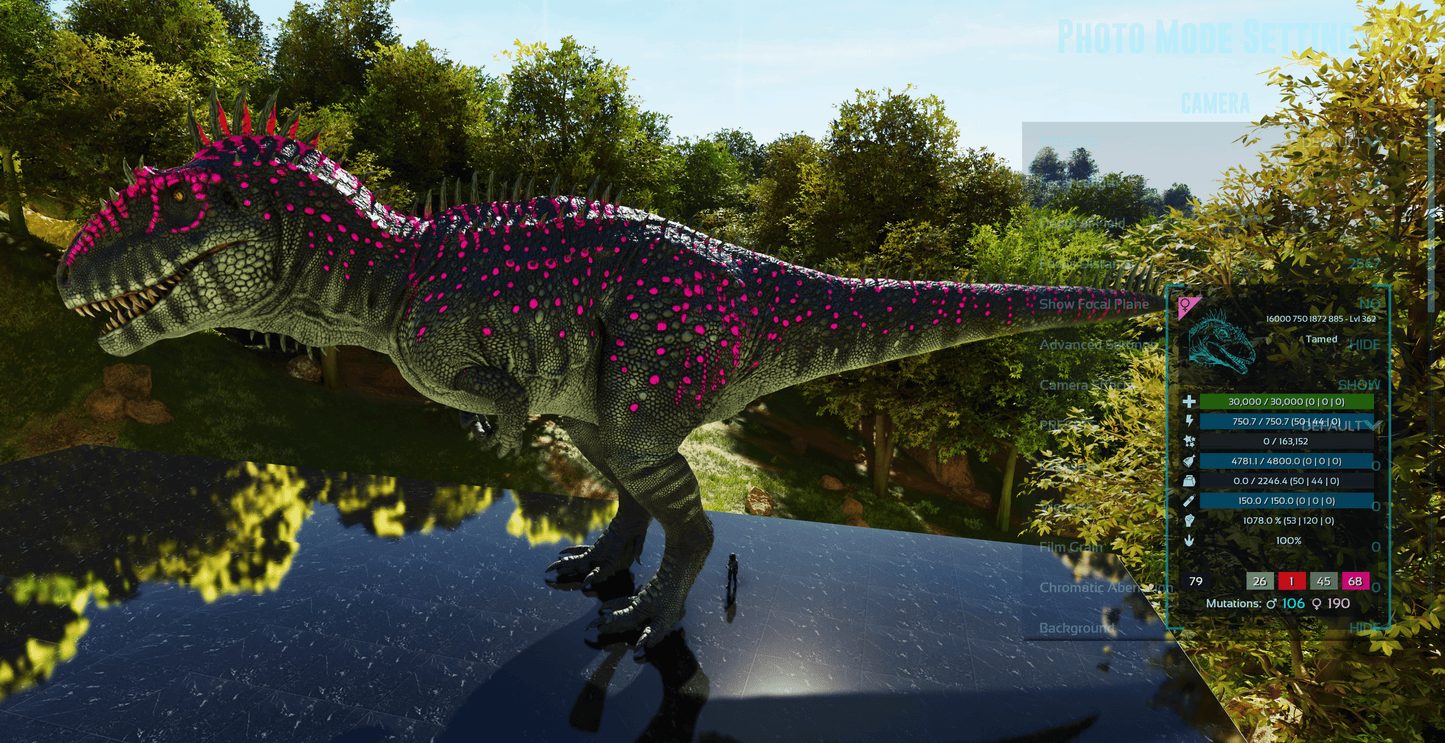Image resolution: width=1445 pixels, height=743 pixels.
Task: Toggle Advanced Settings visibility
Action: [1097, 345]
